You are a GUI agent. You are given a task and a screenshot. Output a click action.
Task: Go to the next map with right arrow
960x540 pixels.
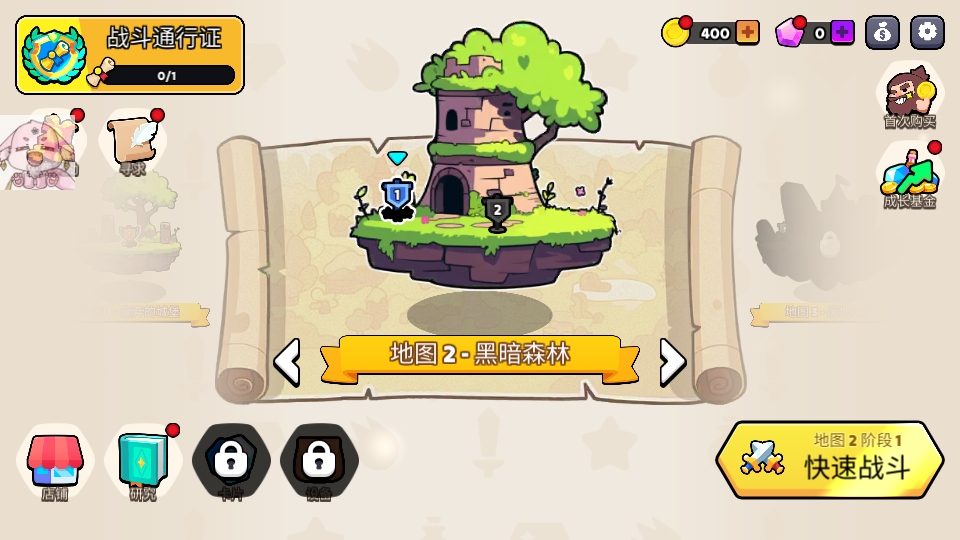673,362
